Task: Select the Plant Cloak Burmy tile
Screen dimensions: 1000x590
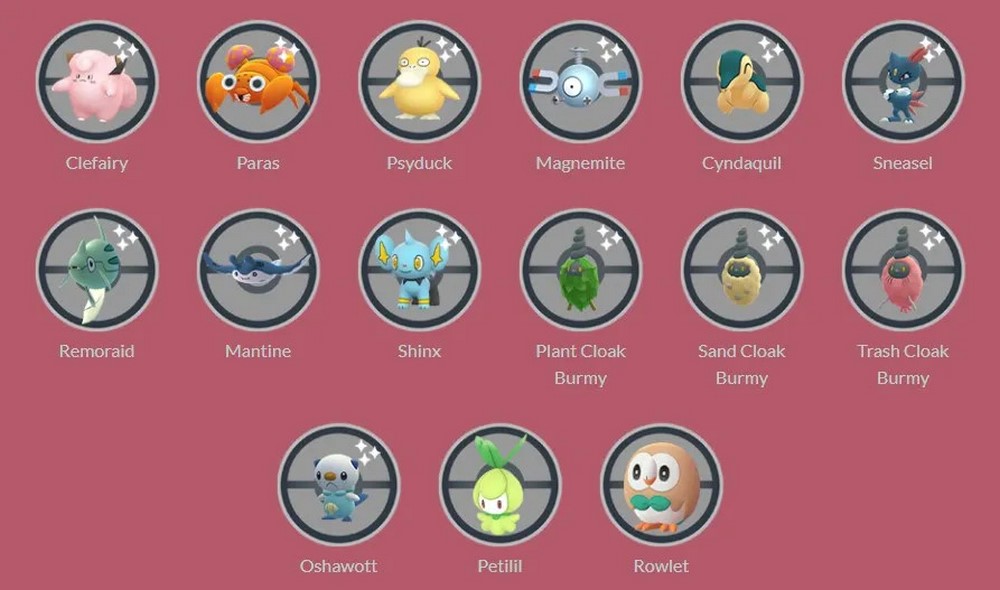Action: [x=580, y=269]
